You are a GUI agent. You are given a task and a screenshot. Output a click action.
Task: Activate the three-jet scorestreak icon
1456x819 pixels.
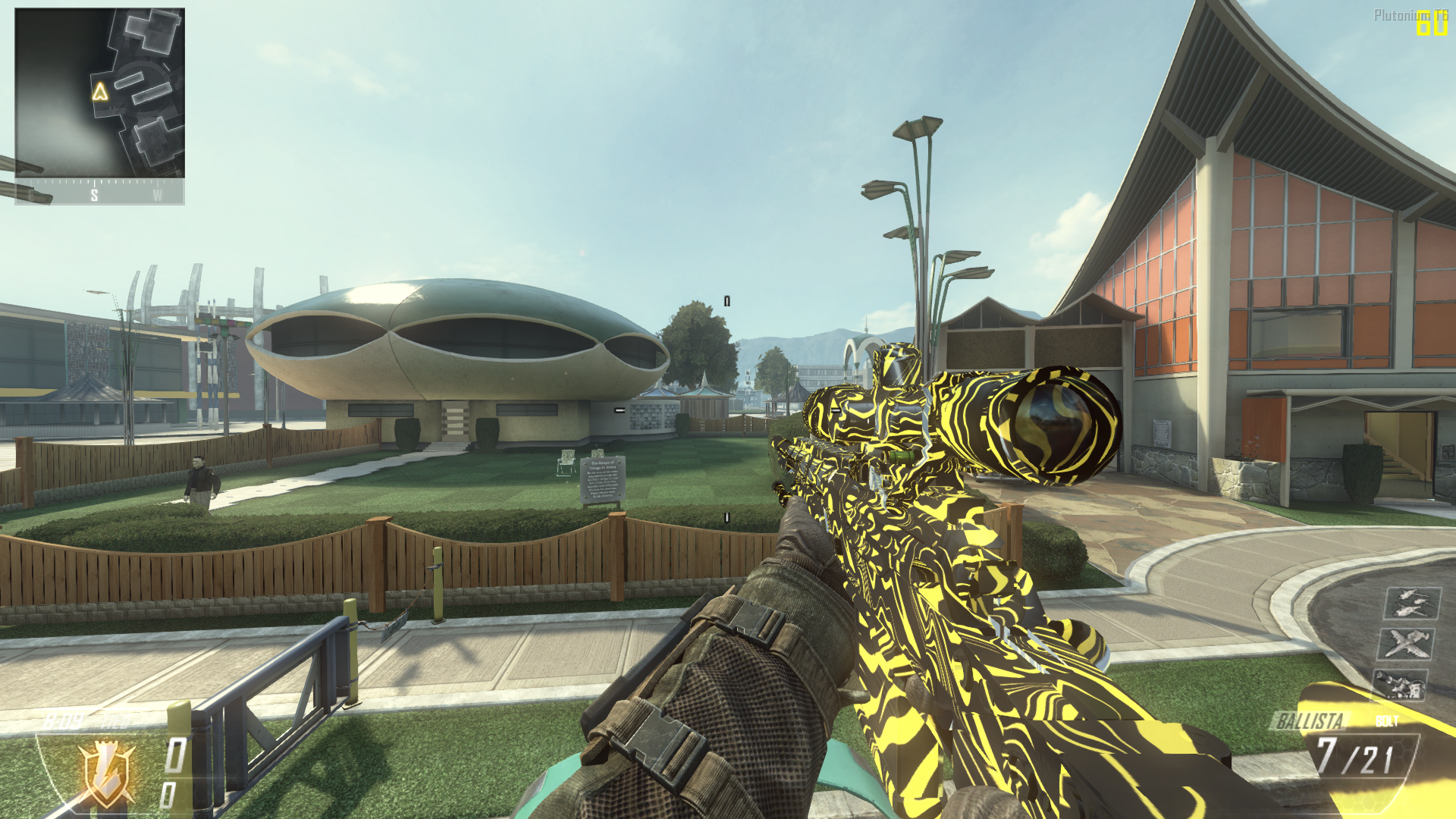click(1411, 603)
